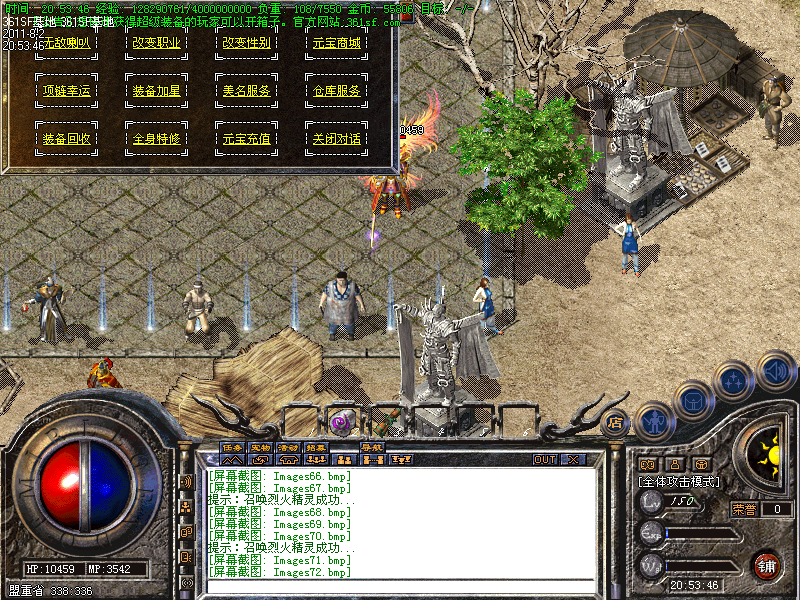Select 无敌喇叭 in the NPC menu
The height and width of the screenshot is (600, 800).
tap(66, 44)
